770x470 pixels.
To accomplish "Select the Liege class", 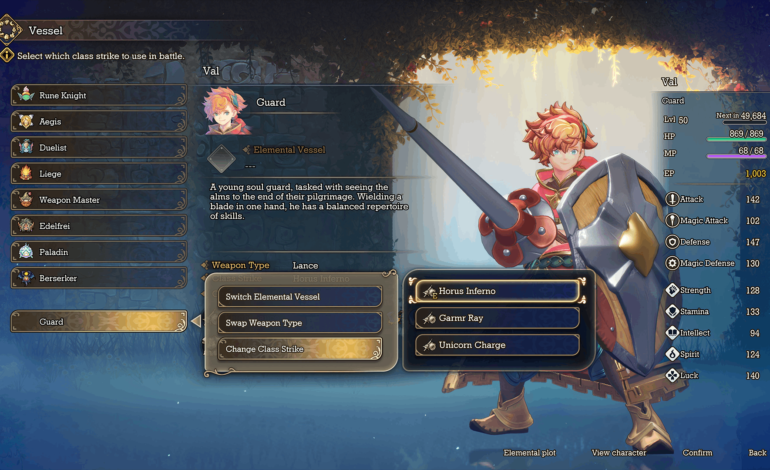I will tap(98, 173).
